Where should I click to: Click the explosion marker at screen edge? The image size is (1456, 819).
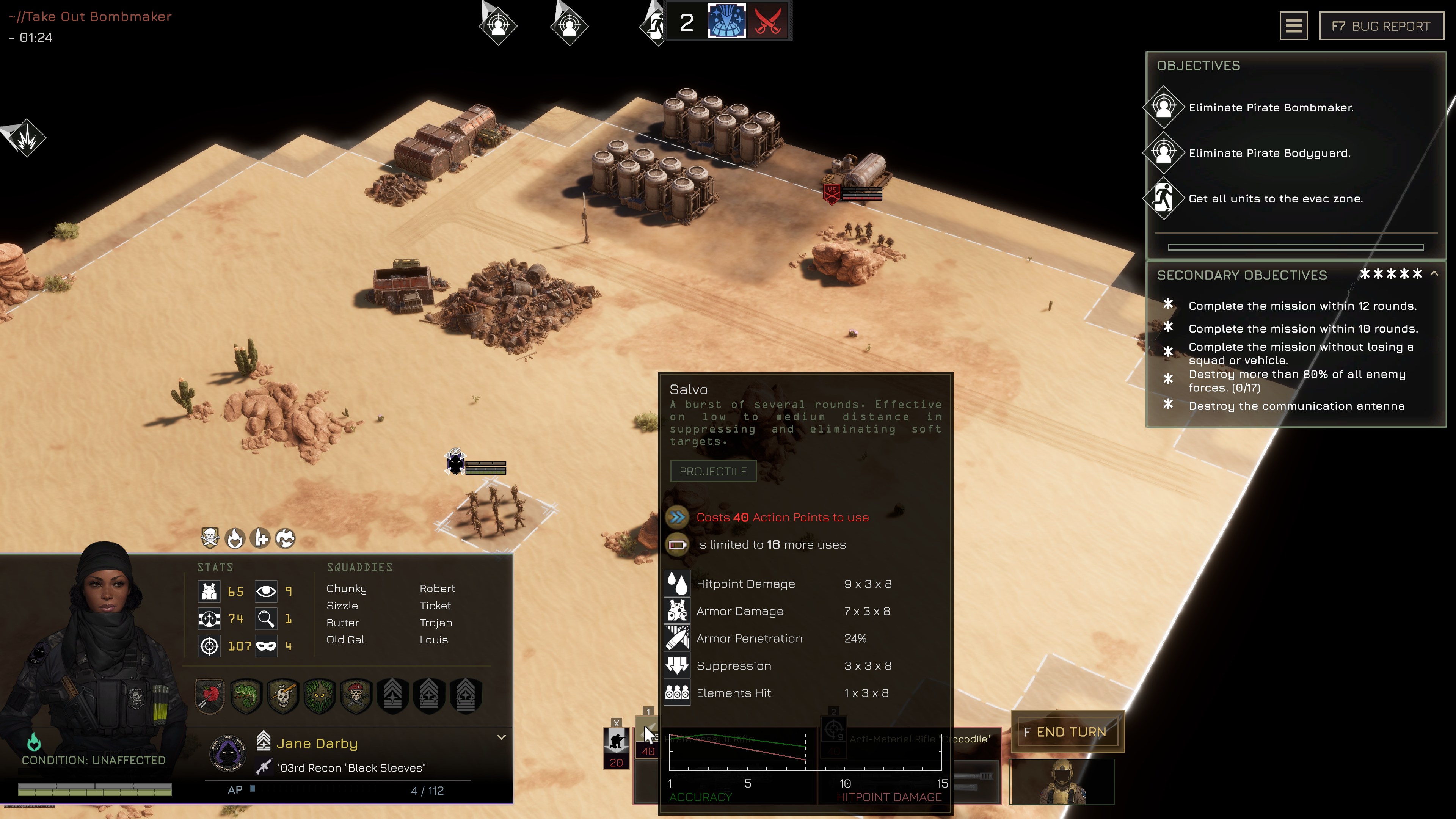pyautogui.click(x=25, y=137)
